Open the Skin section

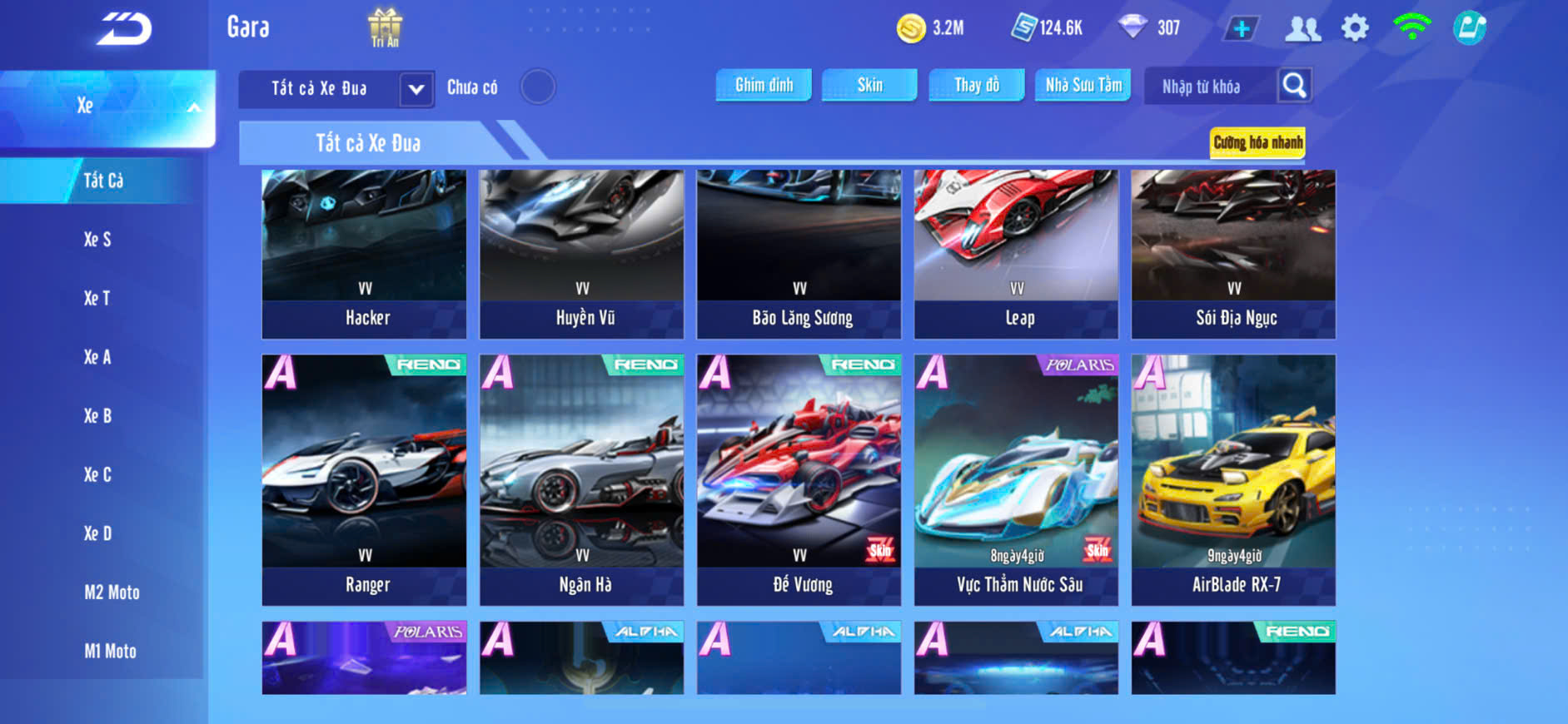click(x=869, y=85)
